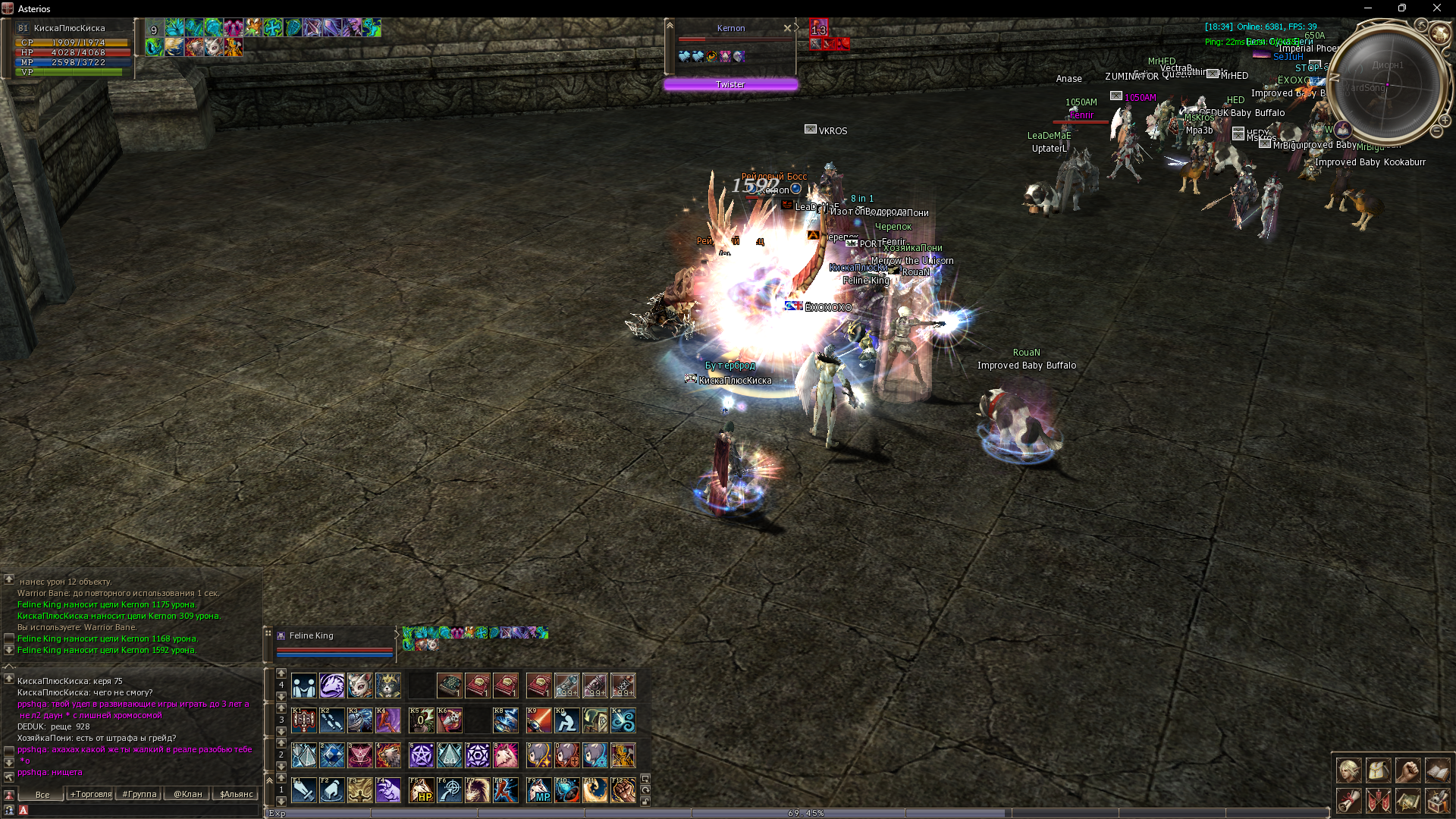Trigger the F12 clenched fist skill
This screenshot has height=819, width=1456.
[x=623, y=790]
